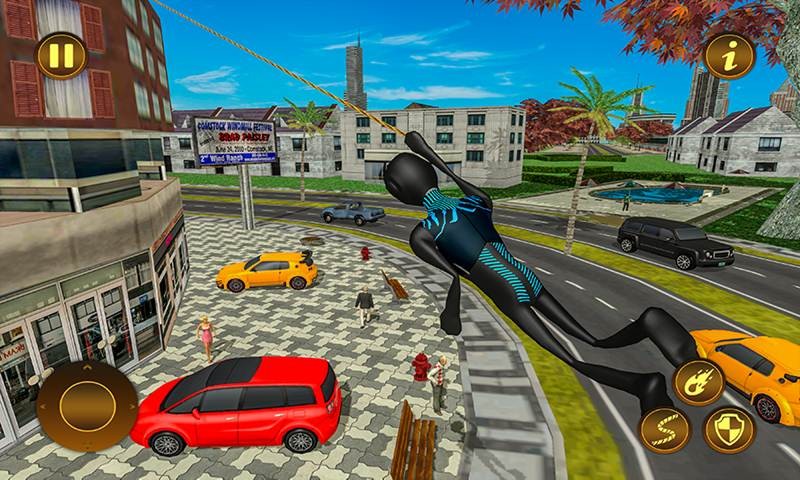Screen dimensions: 800x480
Task: Tap the virtual movement joystick
Action: pyautogui.click(x=87, y=405)
